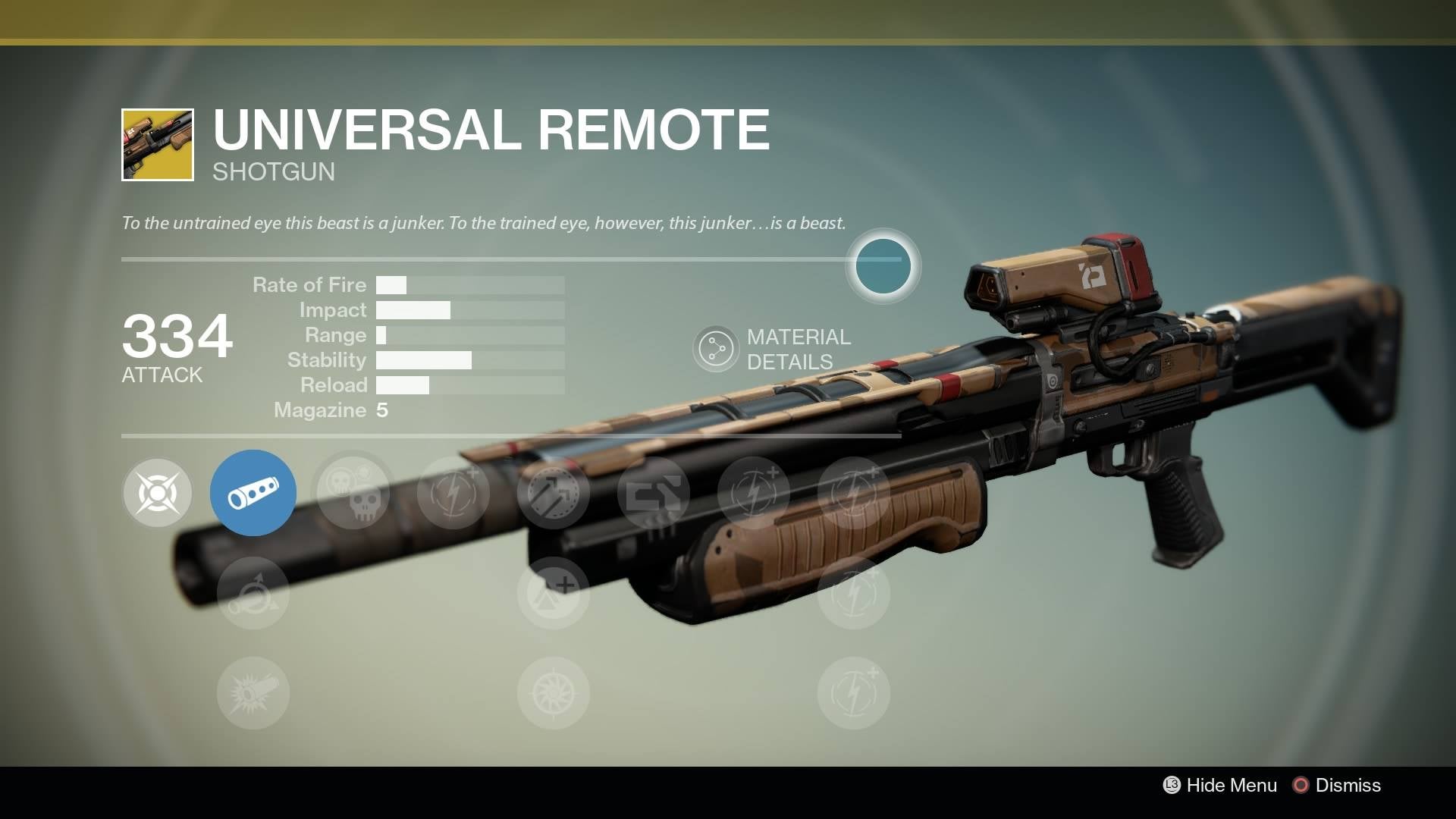Viewport: 1456px width, 819px height.
Task: Activate the rightmost arc upgrade node
Action: pos(854,493)
